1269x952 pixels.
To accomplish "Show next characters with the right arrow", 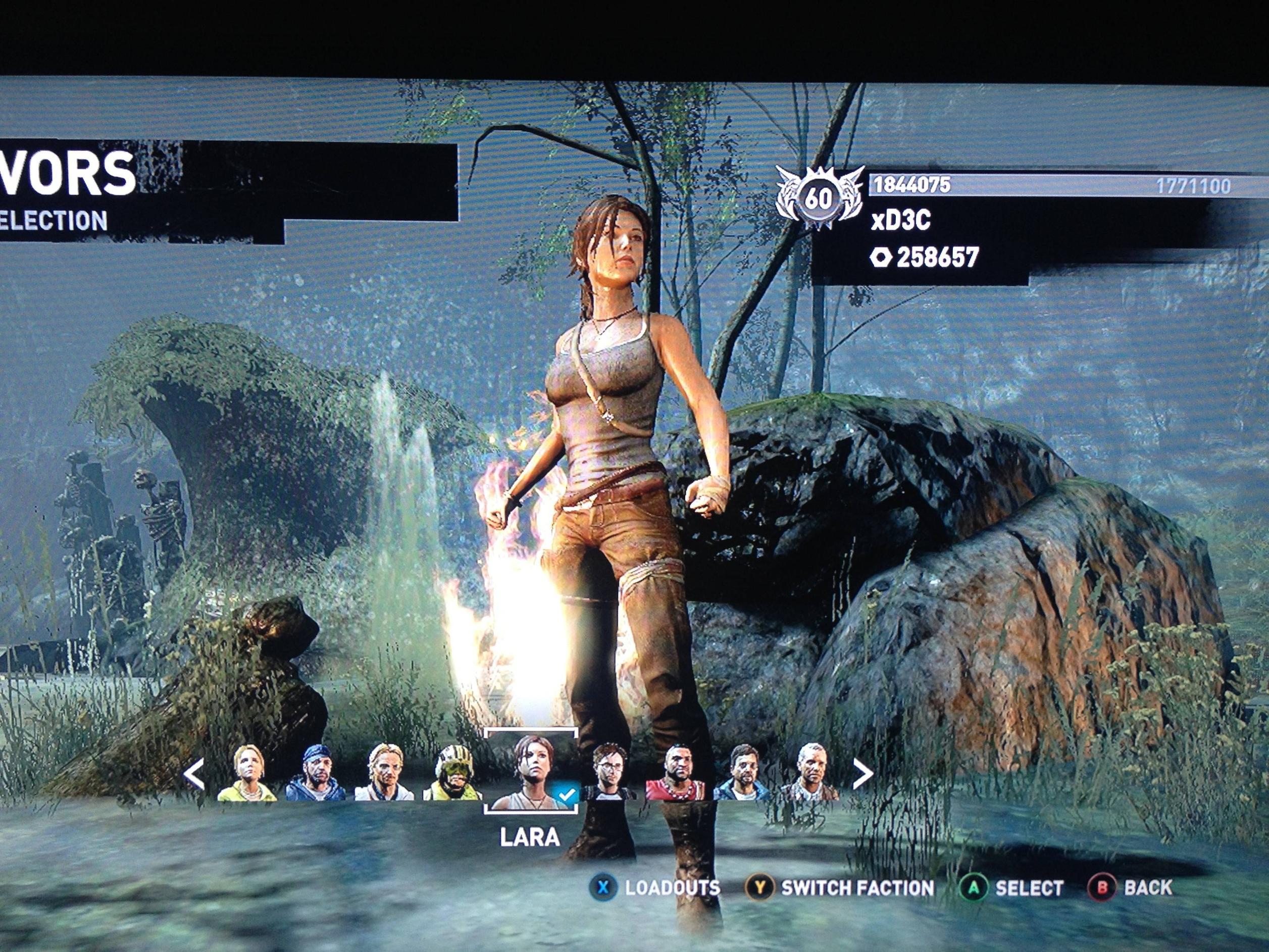I will point(861,774).
